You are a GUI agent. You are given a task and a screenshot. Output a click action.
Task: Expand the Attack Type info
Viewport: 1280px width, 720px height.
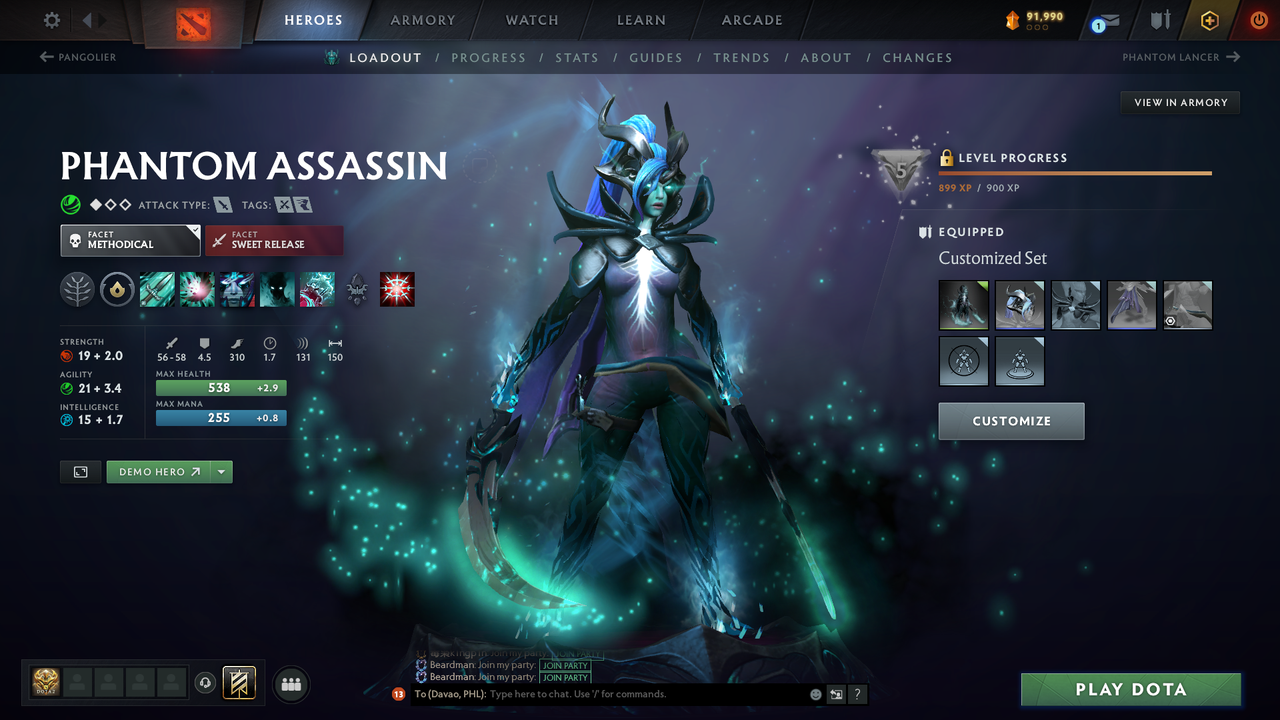226,204
